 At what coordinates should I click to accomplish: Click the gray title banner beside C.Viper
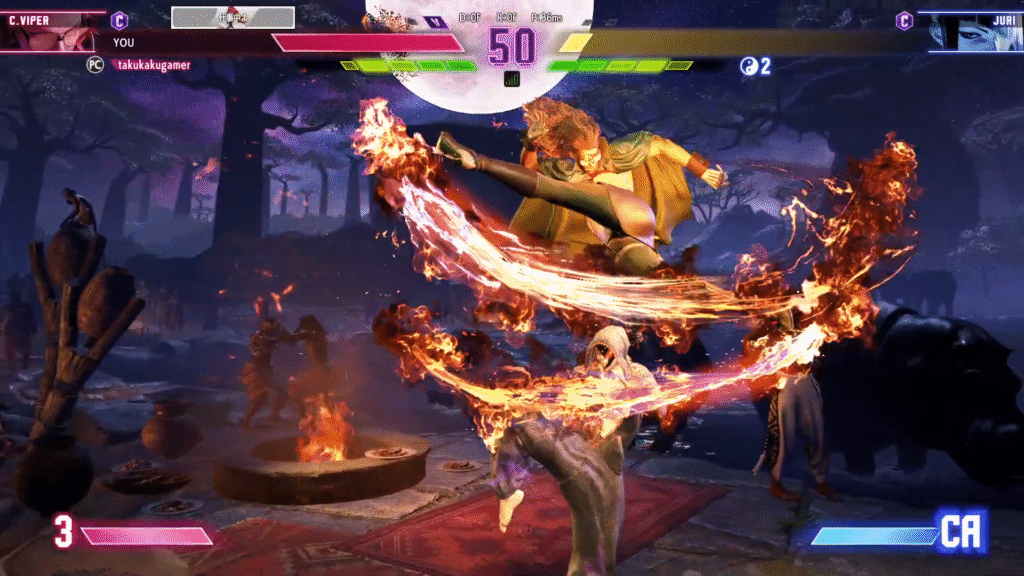coord(233,17)
